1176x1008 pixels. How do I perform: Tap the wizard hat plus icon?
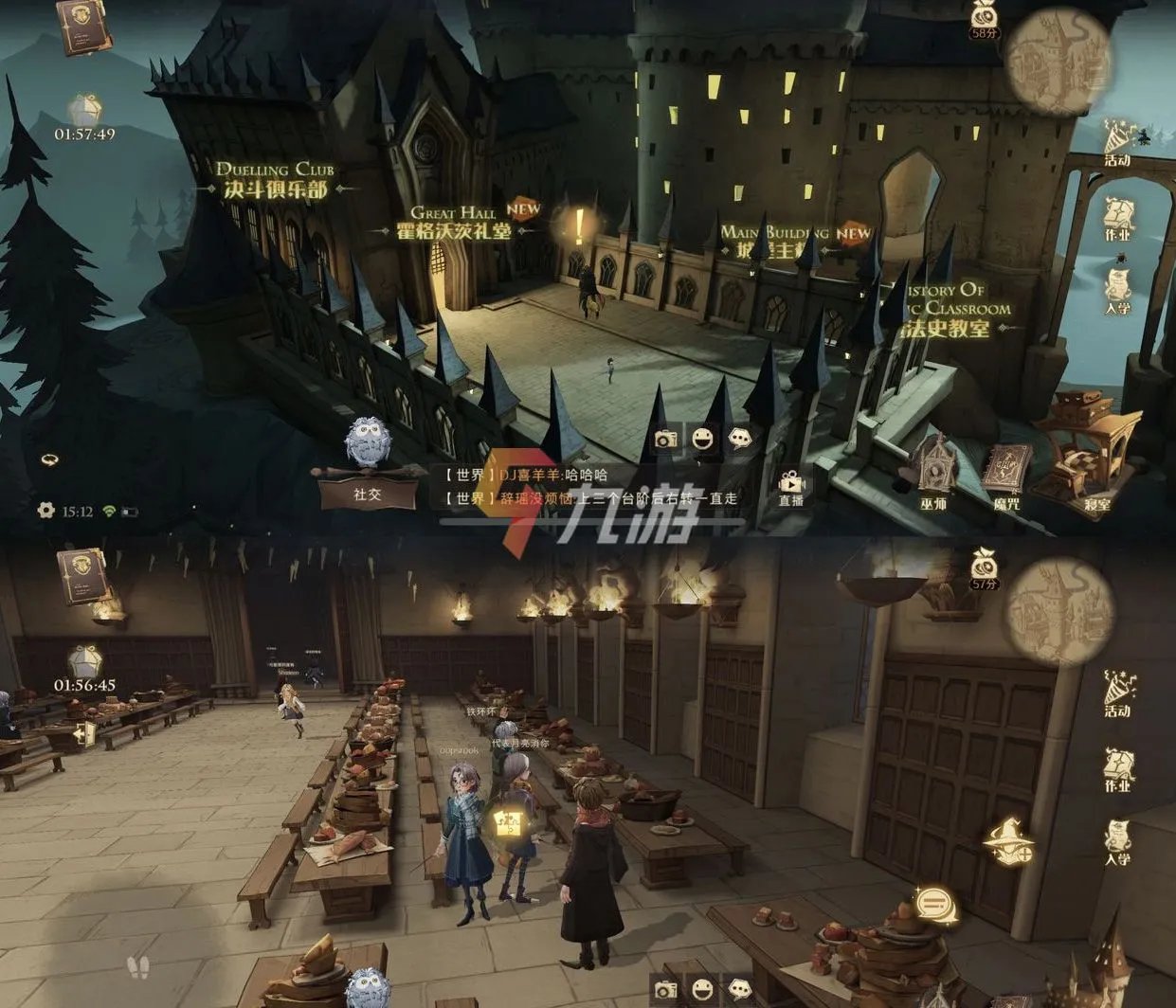click(1008, 840)
